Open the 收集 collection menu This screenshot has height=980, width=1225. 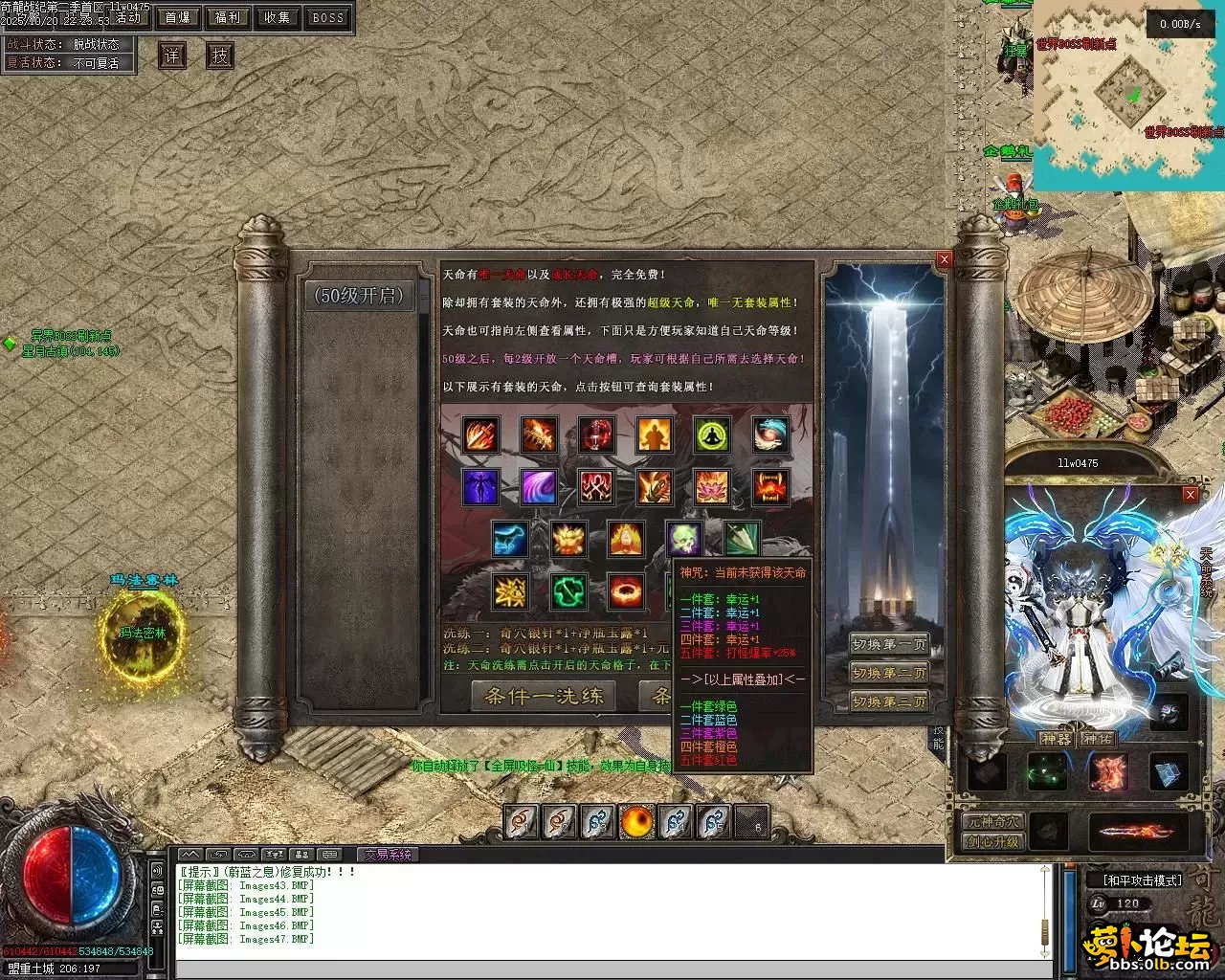(278, 17)
